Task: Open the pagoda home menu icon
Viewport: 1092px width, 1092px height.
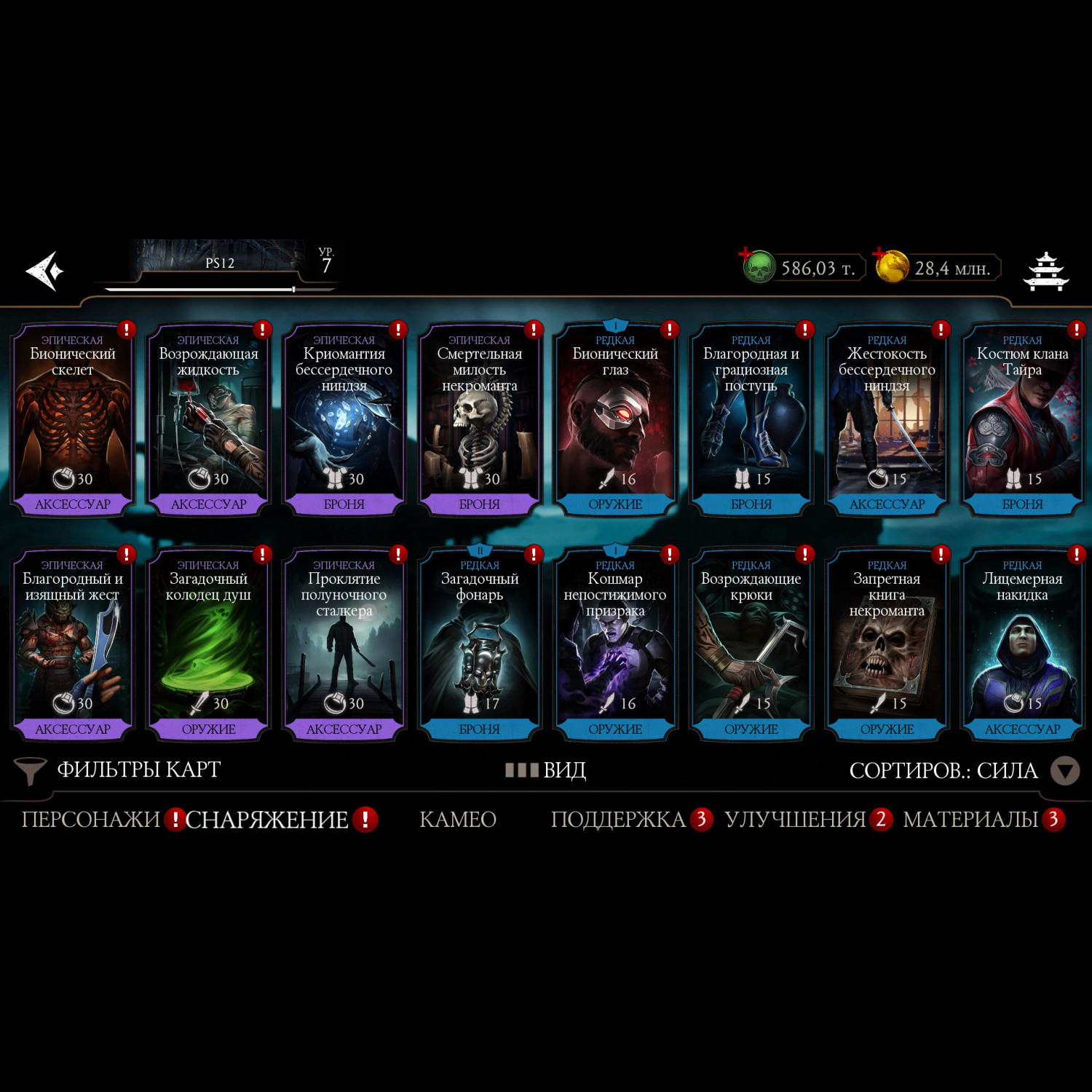Action: (1046, 271)
